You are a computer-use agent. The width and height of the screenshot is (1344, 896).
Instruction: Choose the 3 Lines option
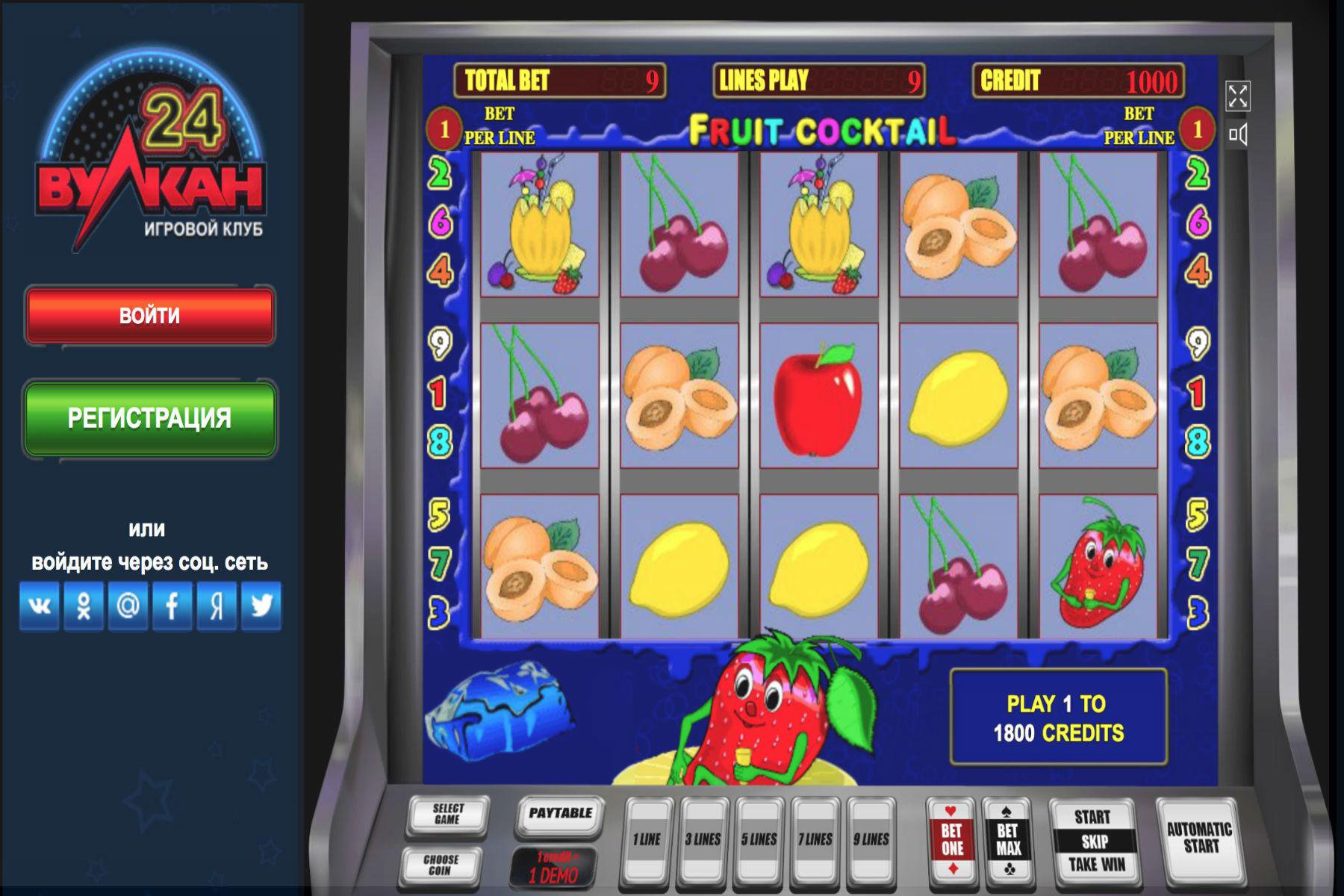(x=703, y=840)
